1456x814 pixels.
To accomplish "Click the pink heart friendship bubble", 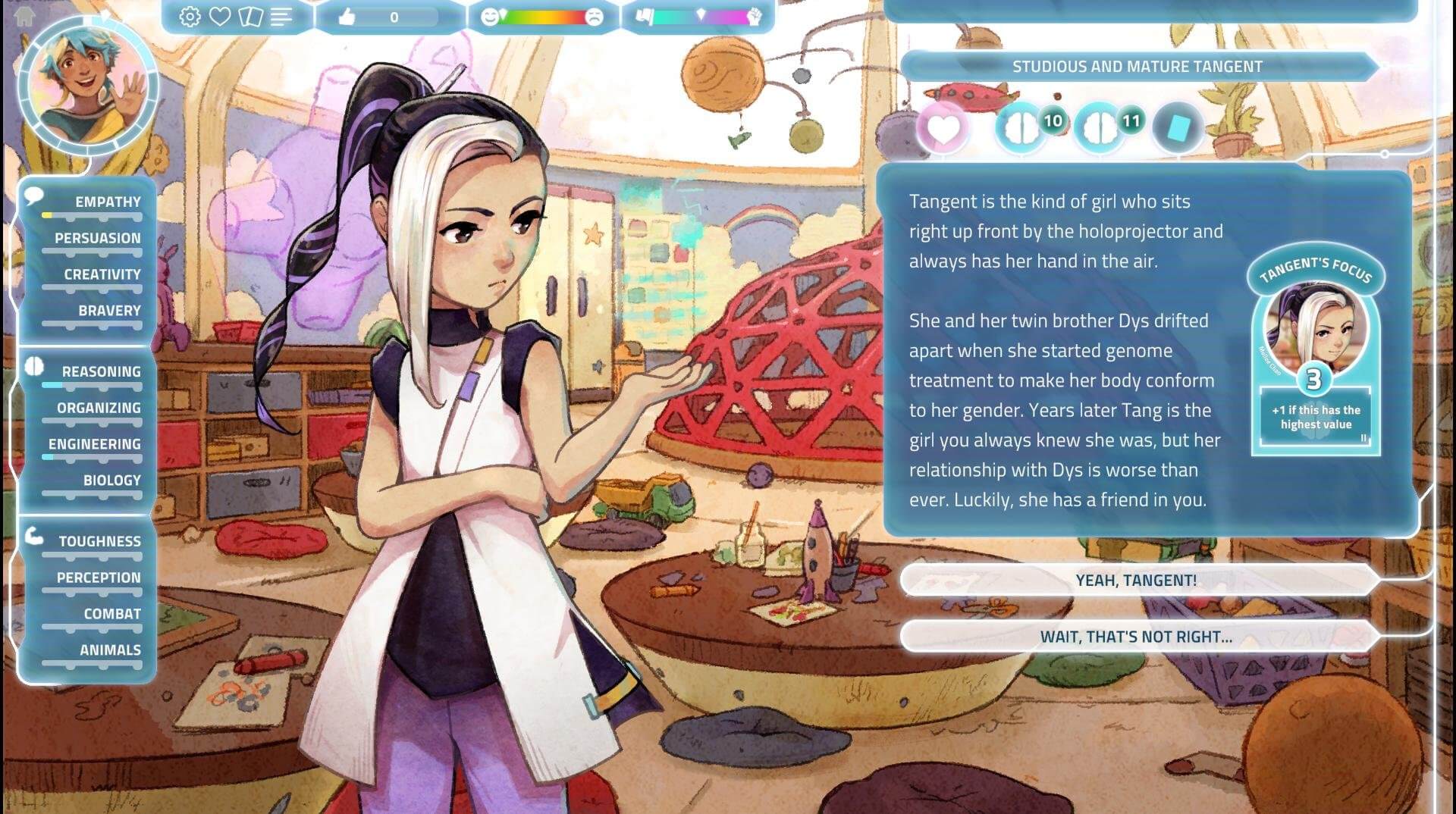I will (943, 128).
